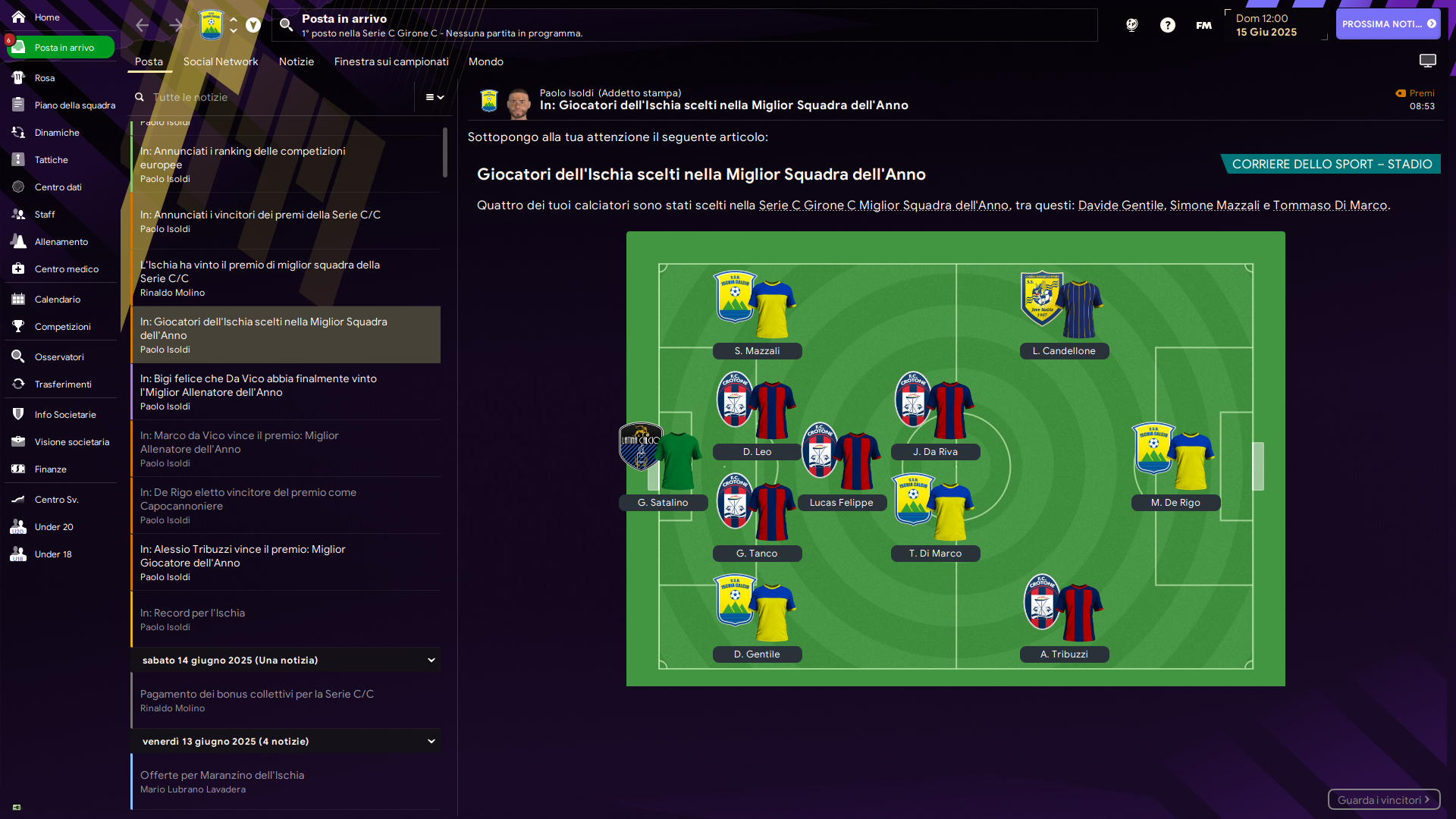1456x819 pixels.
Task: Switch to the Social Network tab
Action: (x=220, y=62)
